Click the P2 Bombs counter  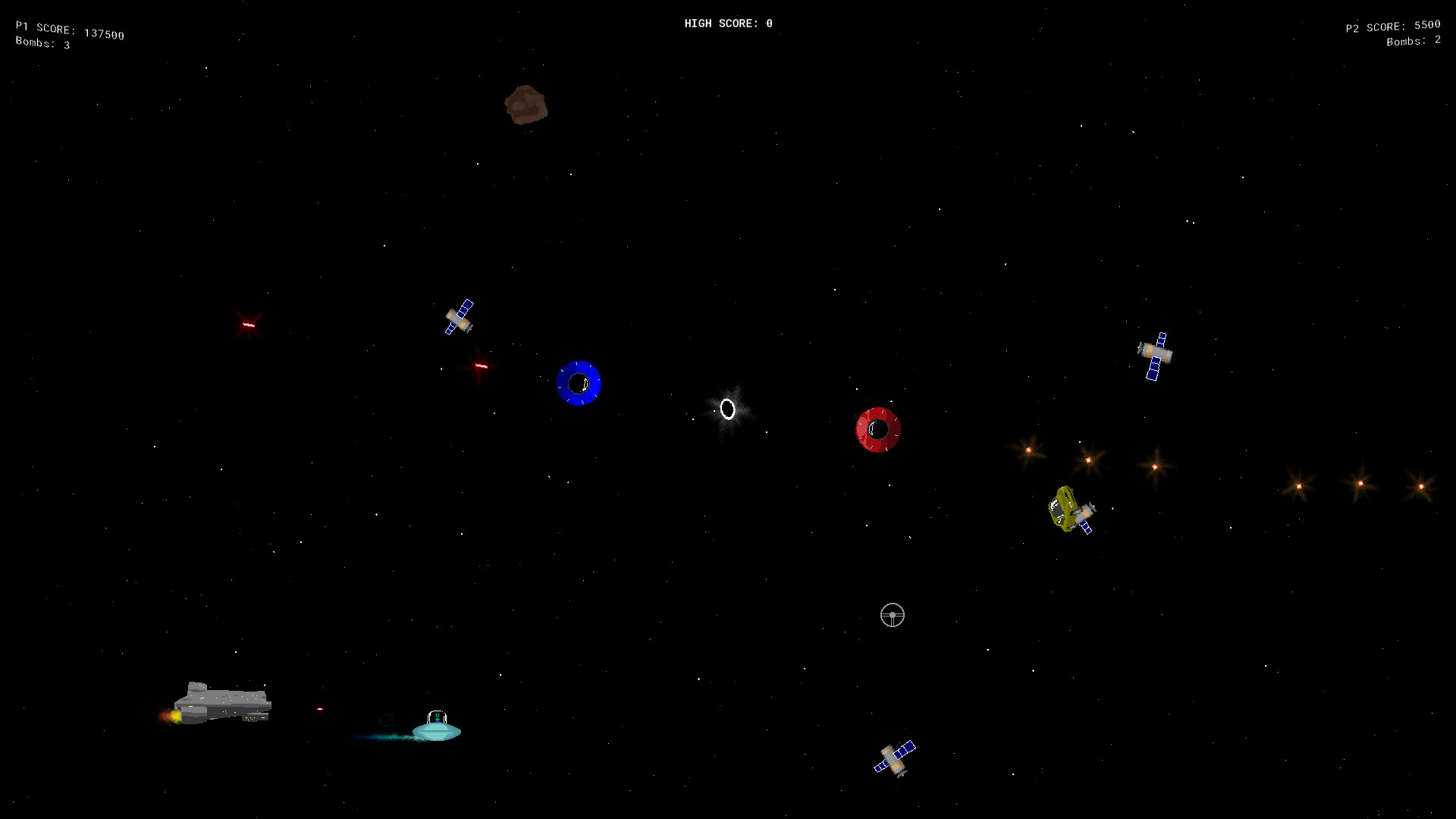point(1412,42)
